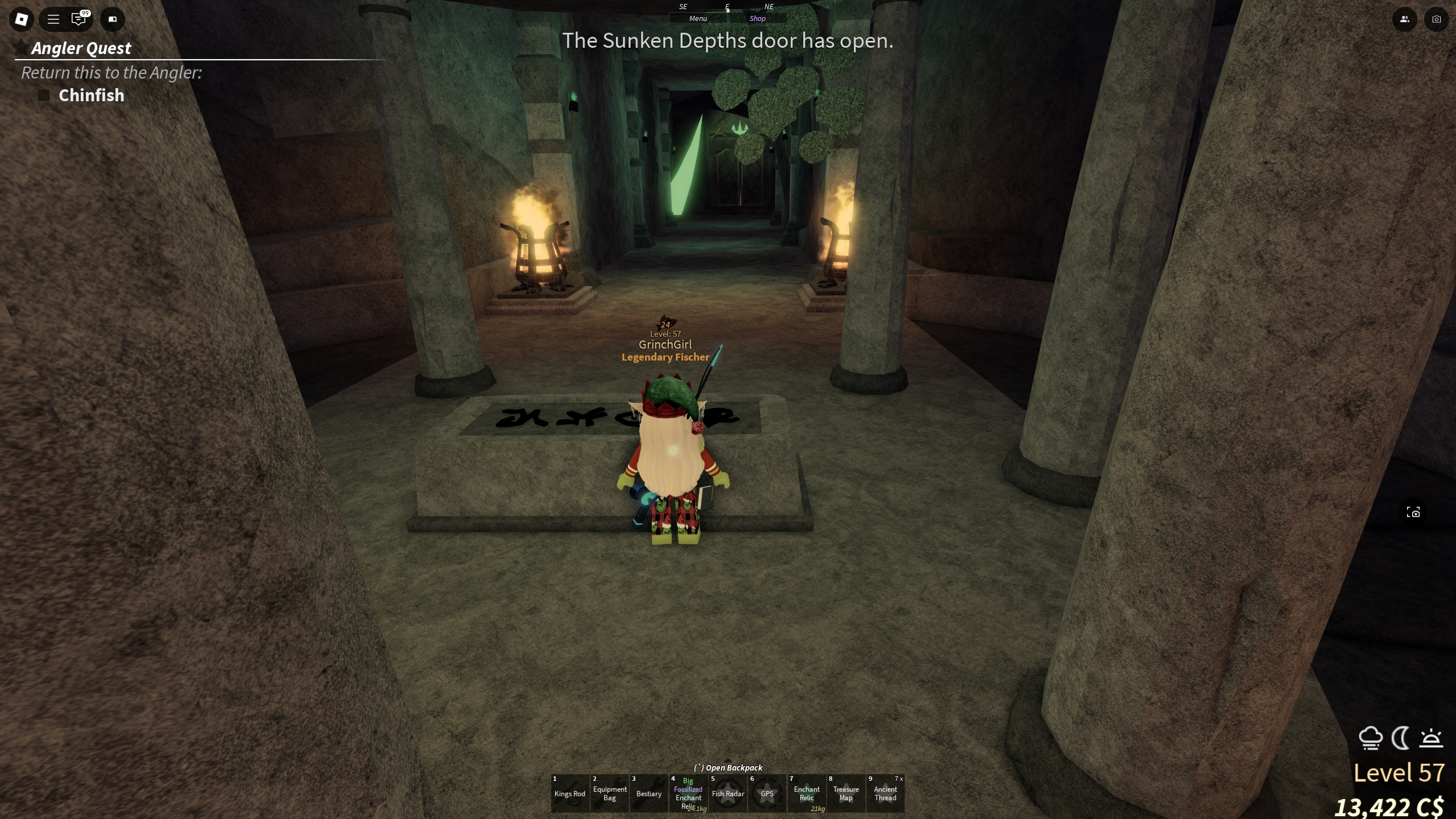Switch to the Menu tab
Viewport: 1456px width, 819px height.
pyautogui.click(x=697, y=18)
